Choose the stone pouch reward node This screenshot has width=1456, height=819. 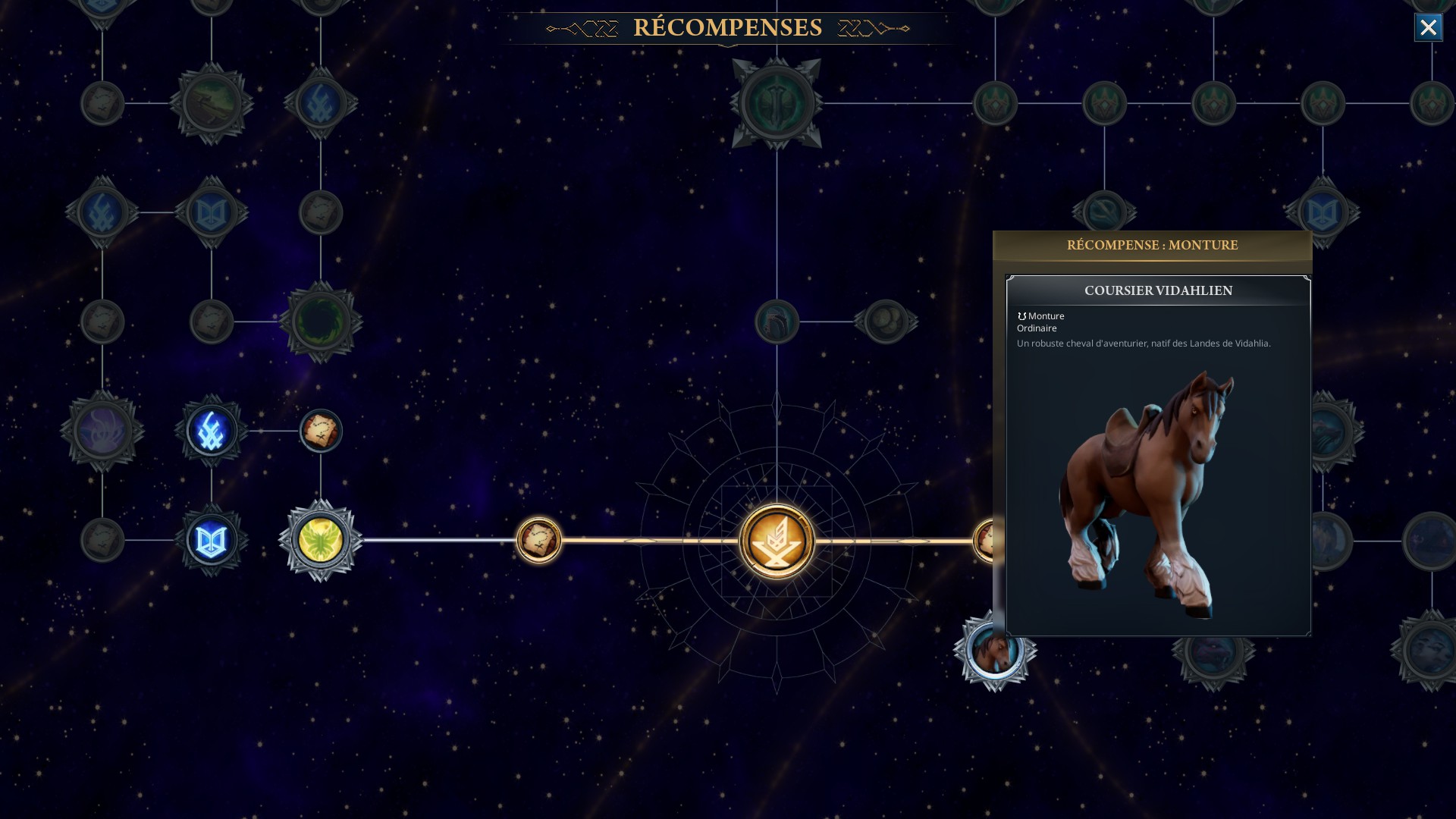click(886, 322)
